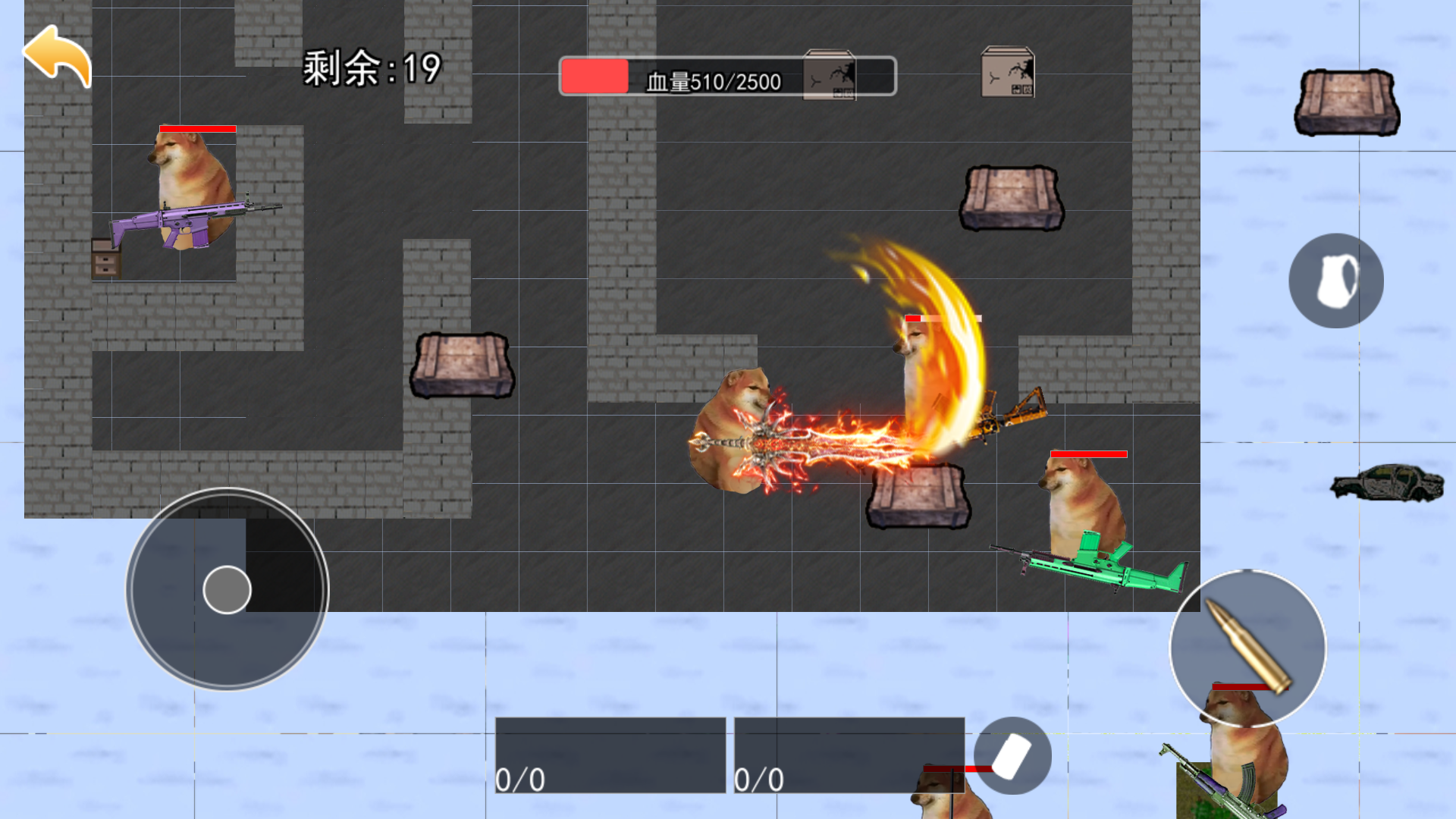The width and height of the screenshot is (1456, 819).
Task: Open the left 0/0 weapon slot
Action: tap(610, 755)
